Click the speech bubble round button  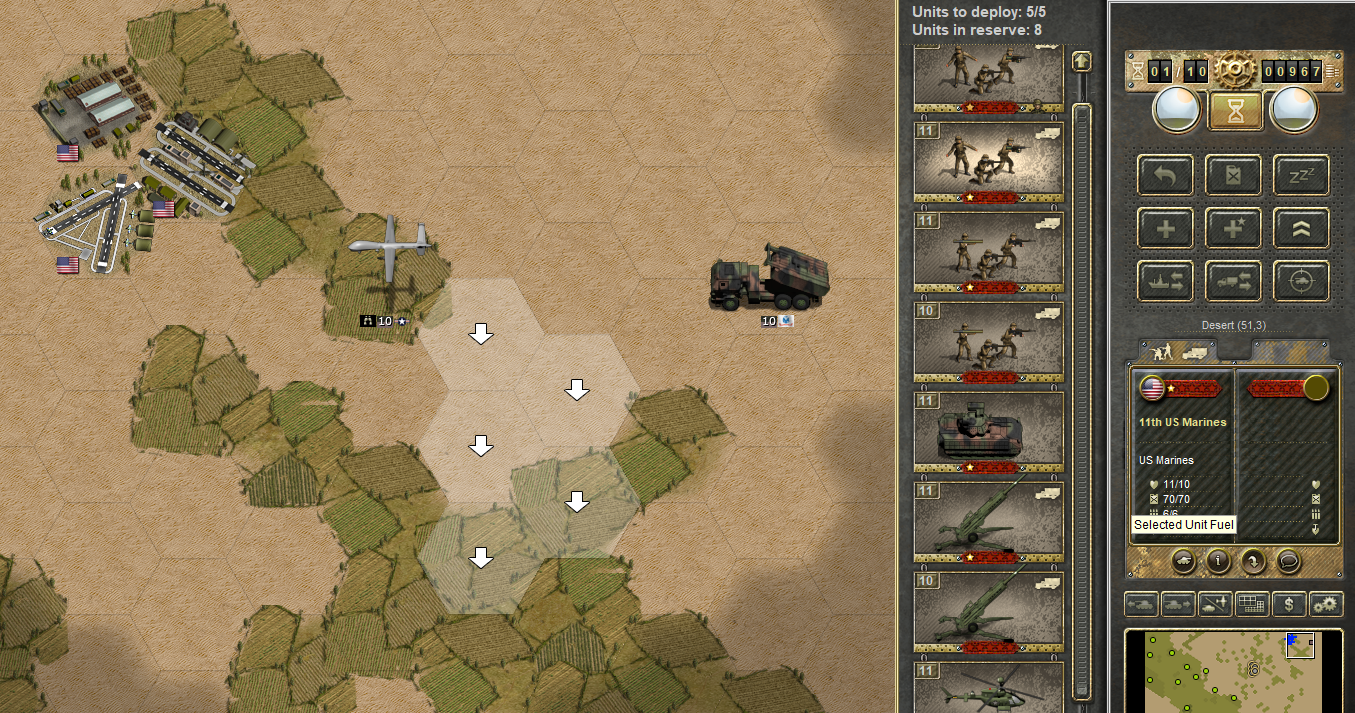pyautogui.click(x=1289, y=561)
